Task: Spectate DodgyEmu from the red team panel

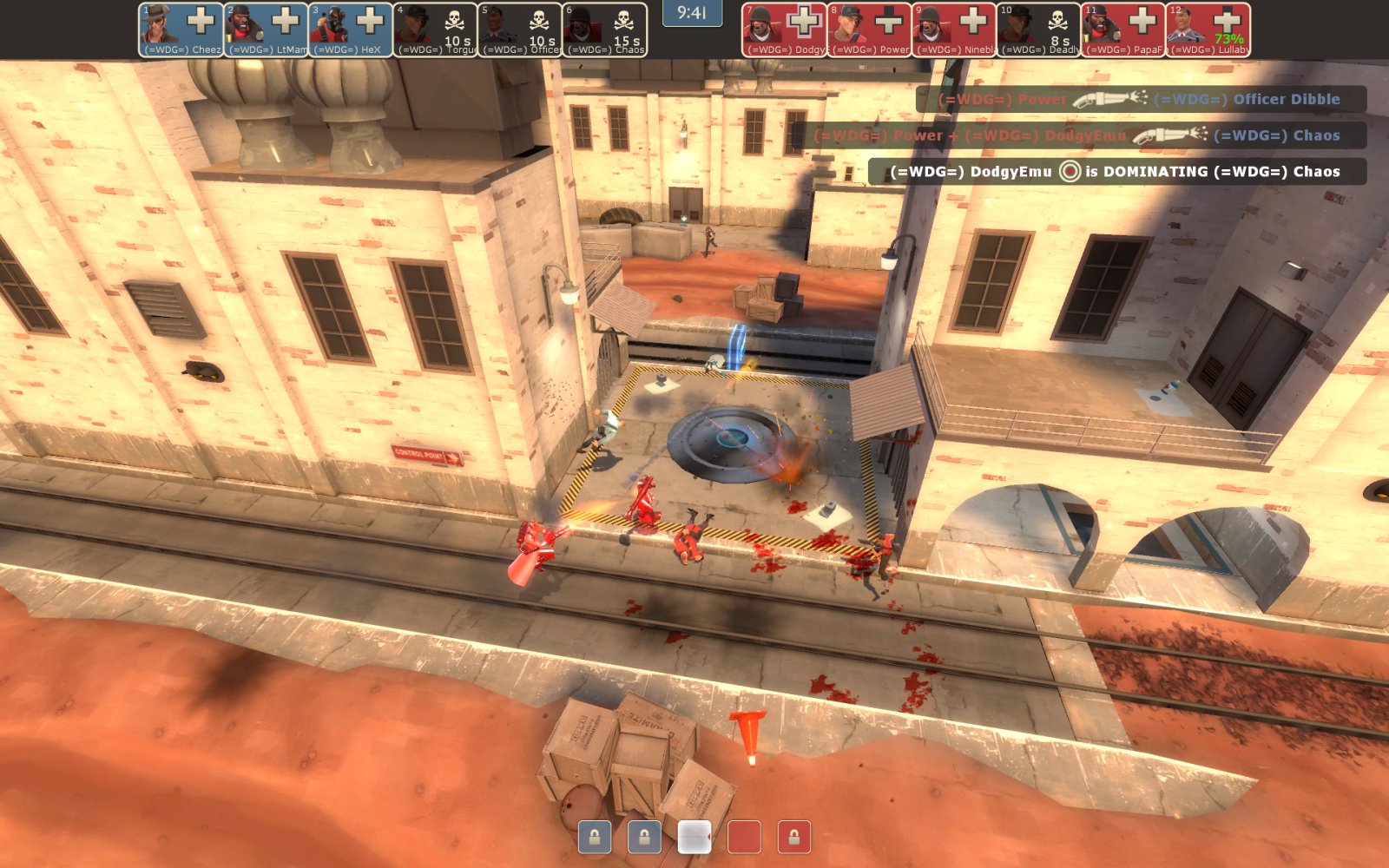Action: coord(784,30)
